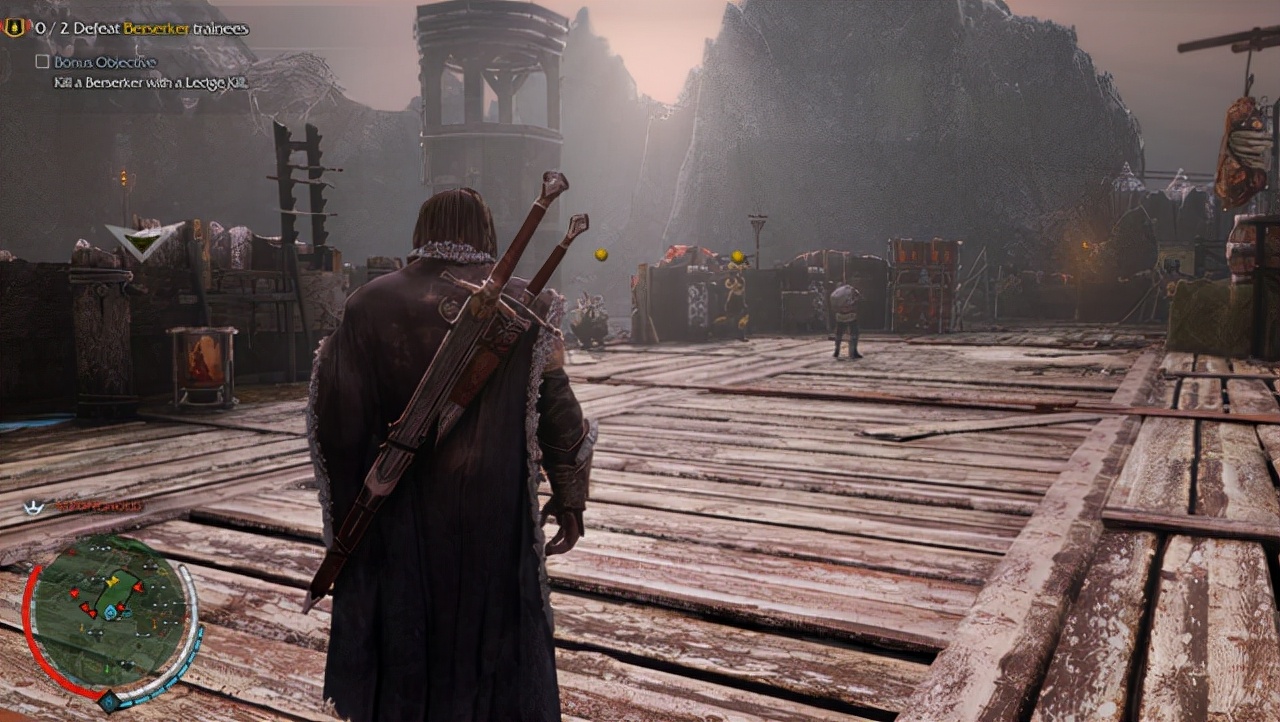Click the shield mission icon beside the objective

tap(14, 28)
